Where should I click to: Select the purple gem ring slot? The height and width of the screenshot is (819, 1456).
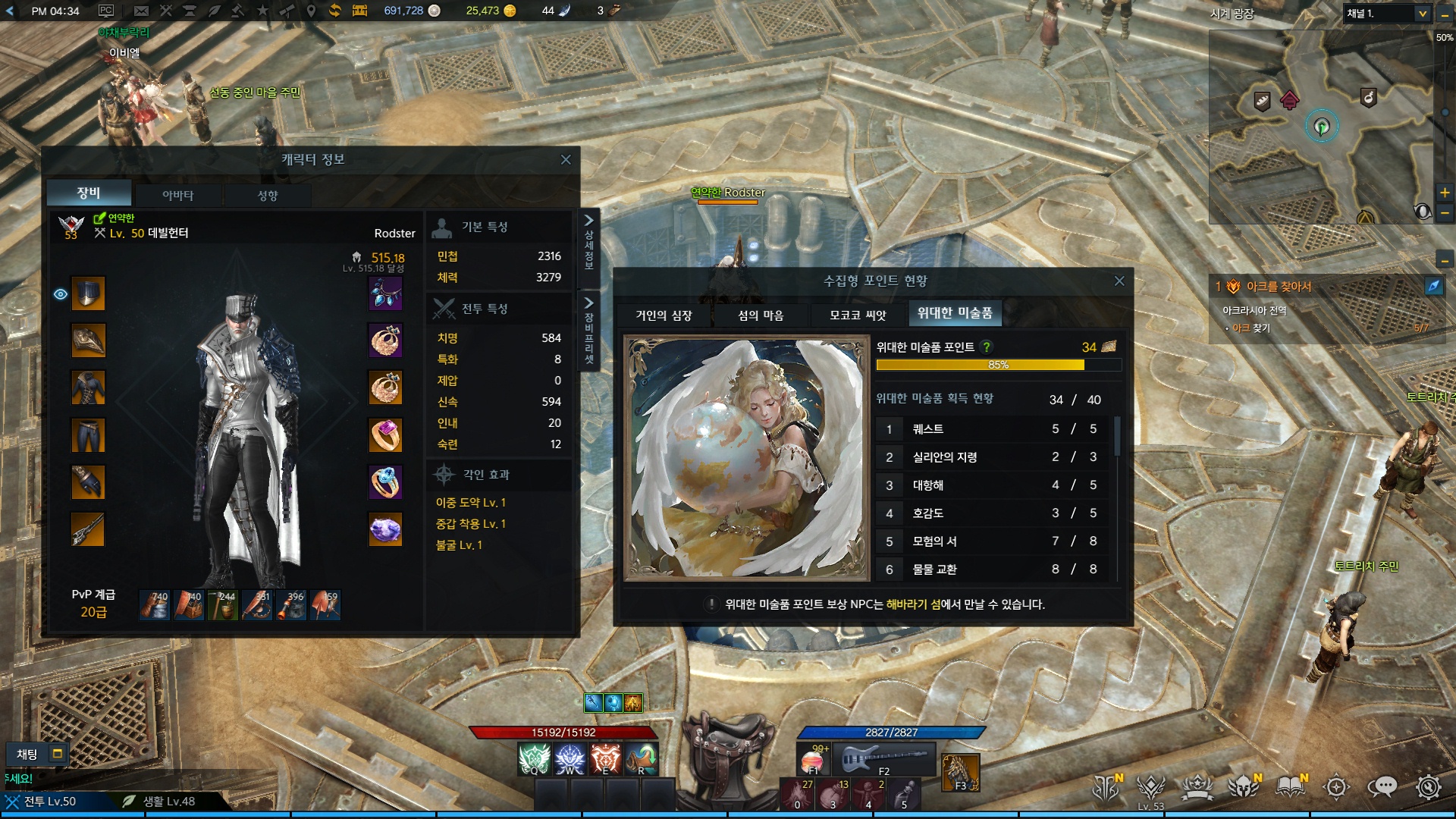[x=385, y=435]
